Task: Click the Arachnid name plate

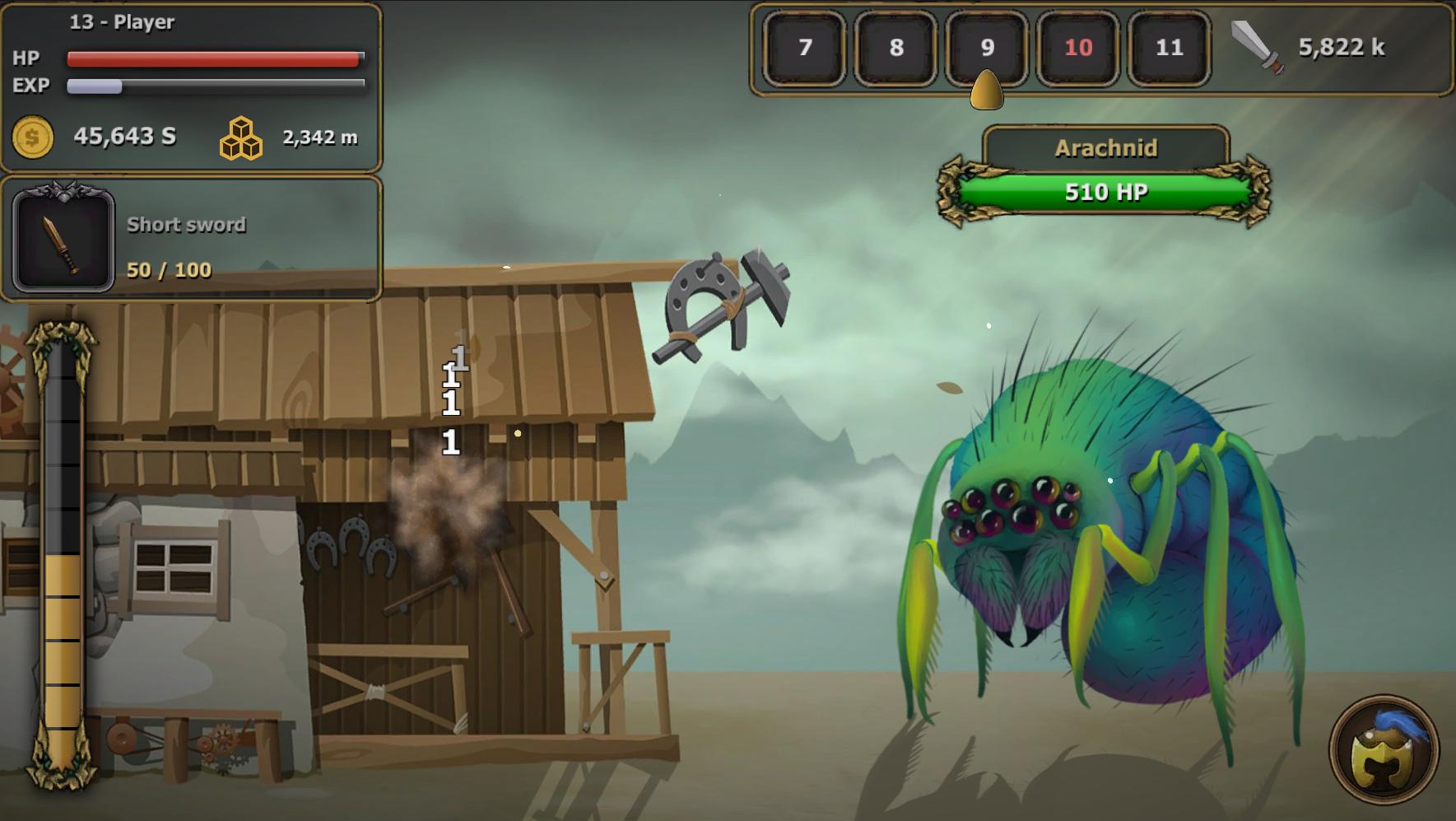Action: 1106,147
